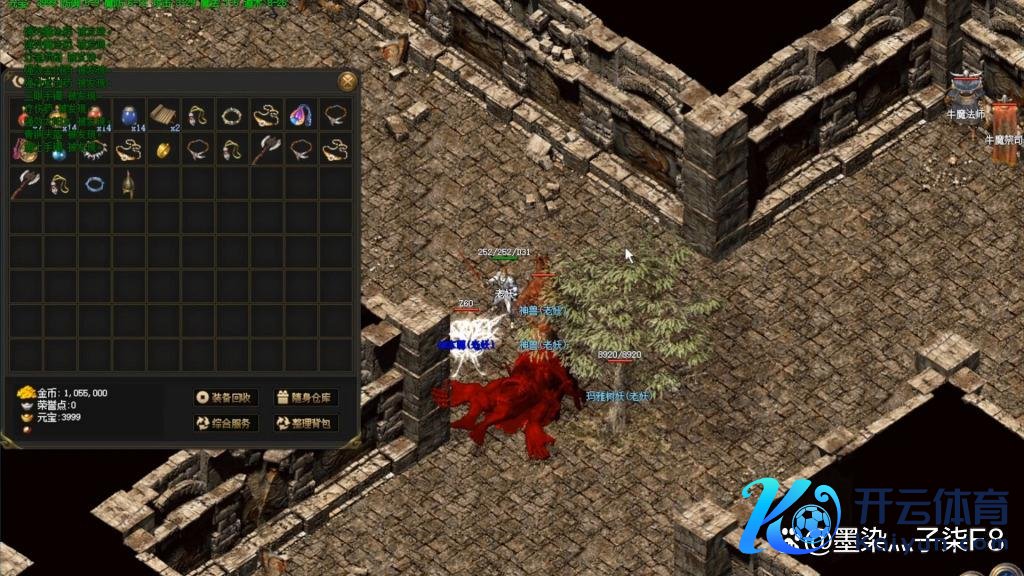This screenshot has width=1024, height=576.
Task: Select the golden nugget item
Action: click(164, 150)
